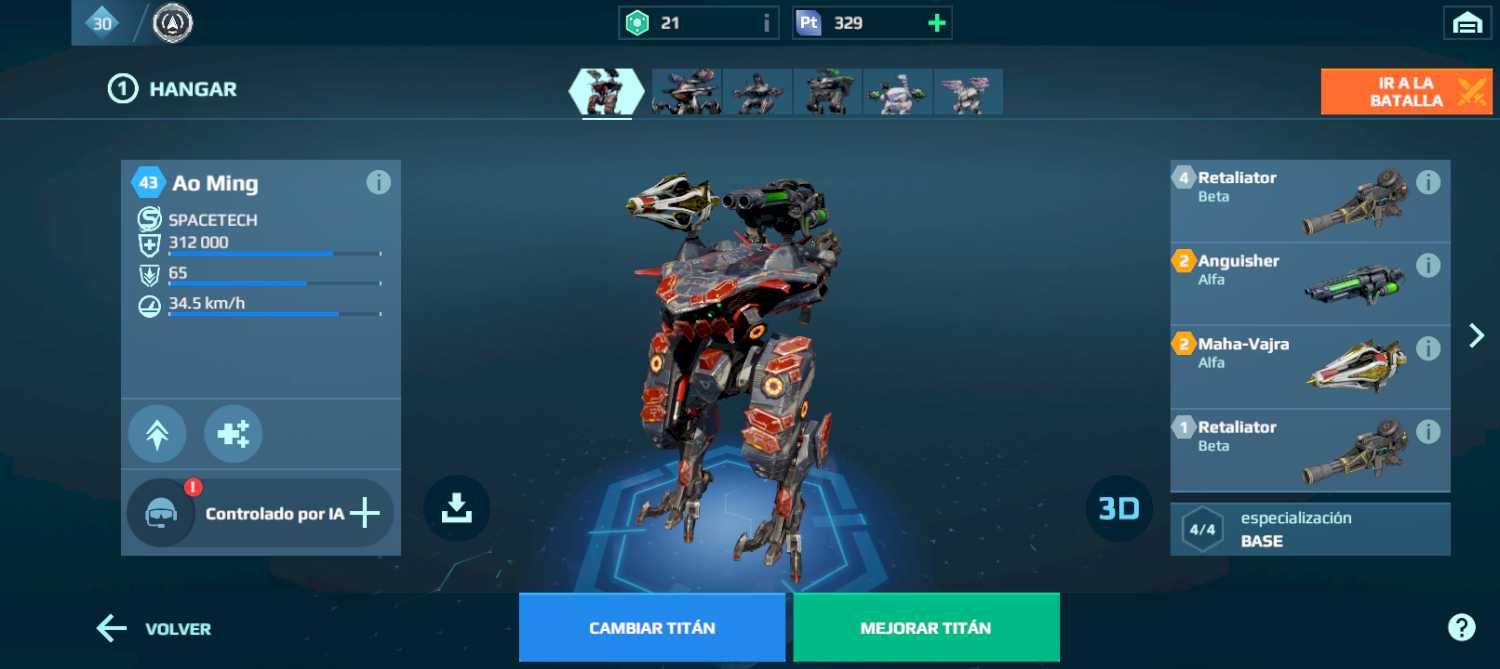Advance with the right arrow chevron

1476,335
